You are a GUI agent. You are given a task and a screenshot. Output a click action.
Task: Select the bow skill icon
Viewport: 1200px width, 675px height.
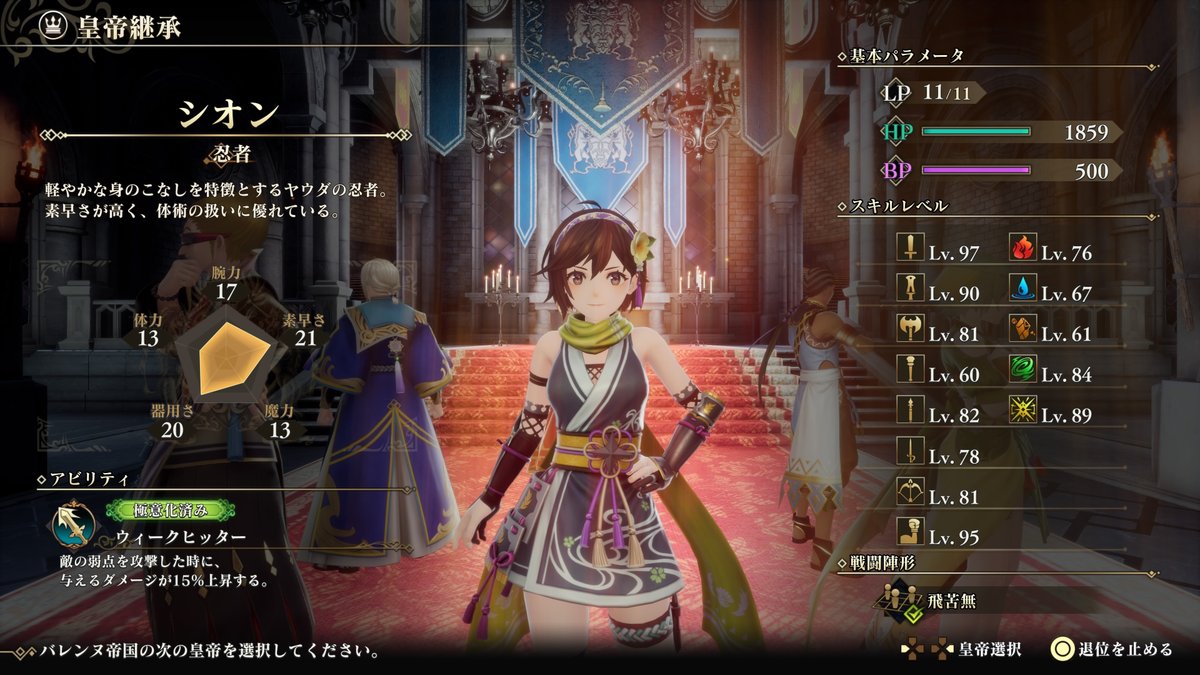point(911,492)
